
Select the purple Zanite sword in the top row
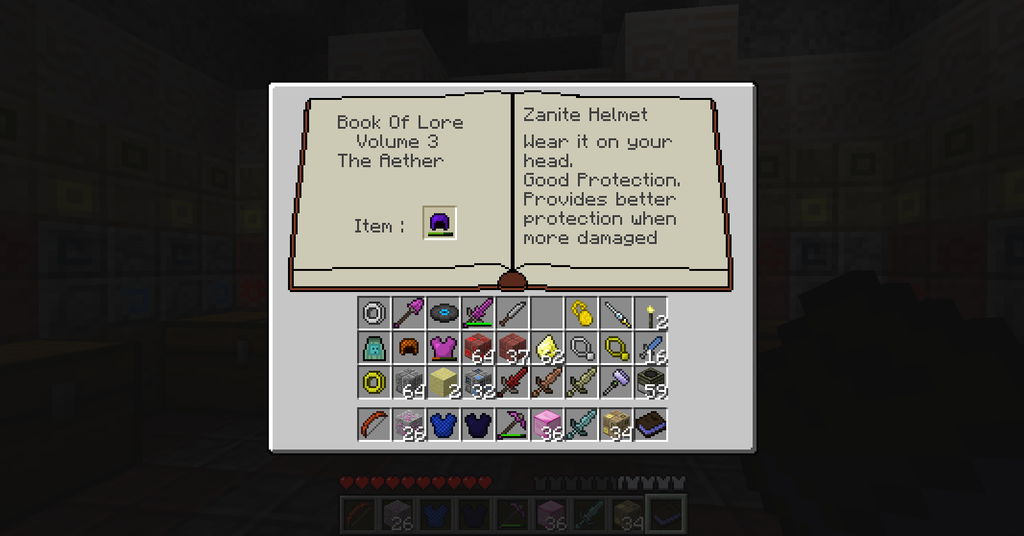click(477, 314)
